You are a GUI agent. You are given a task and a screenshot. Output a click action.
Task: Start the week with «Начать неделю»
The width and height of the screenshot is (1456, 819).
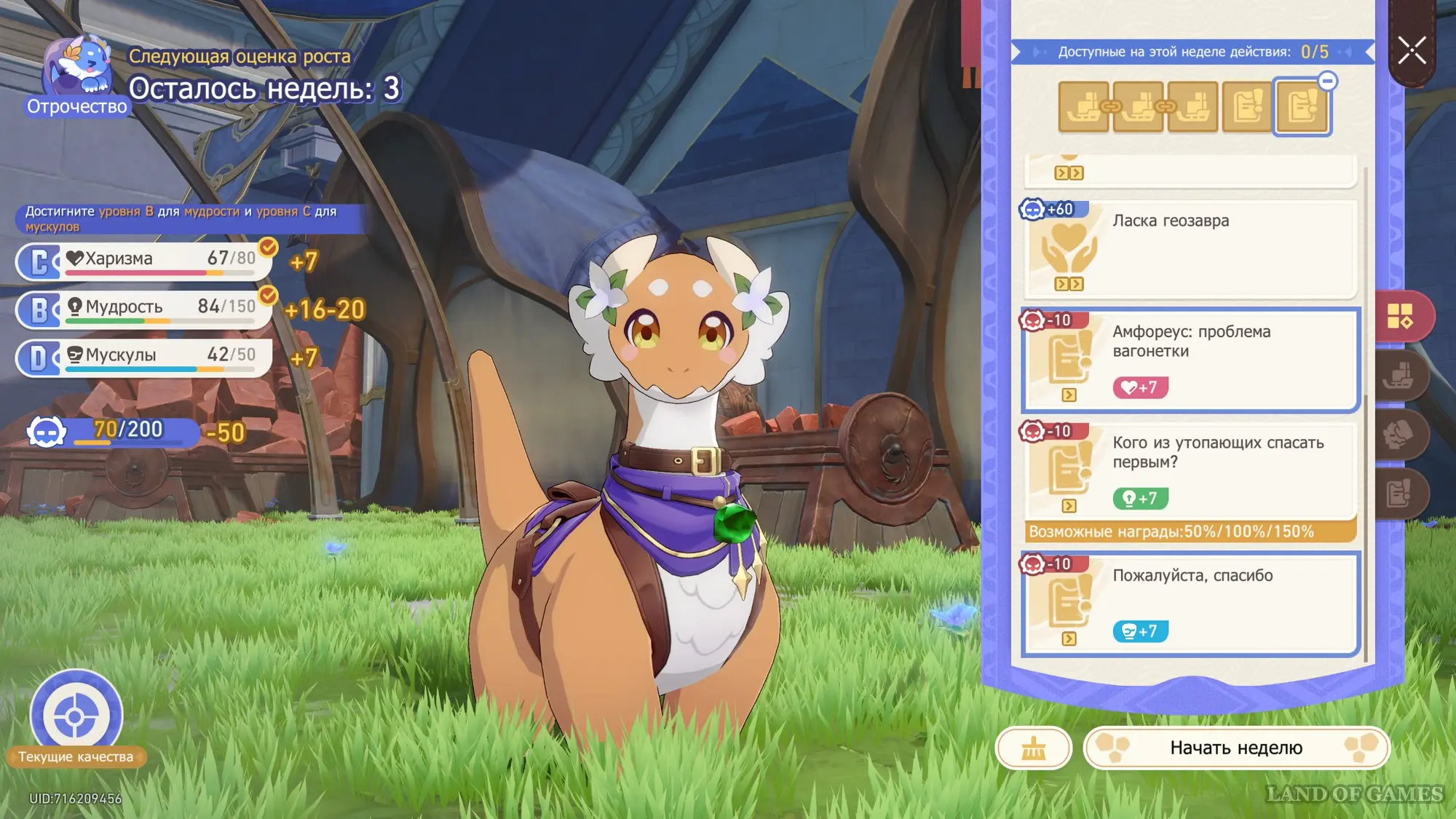pyautogui.click(x=1236, y=748)
